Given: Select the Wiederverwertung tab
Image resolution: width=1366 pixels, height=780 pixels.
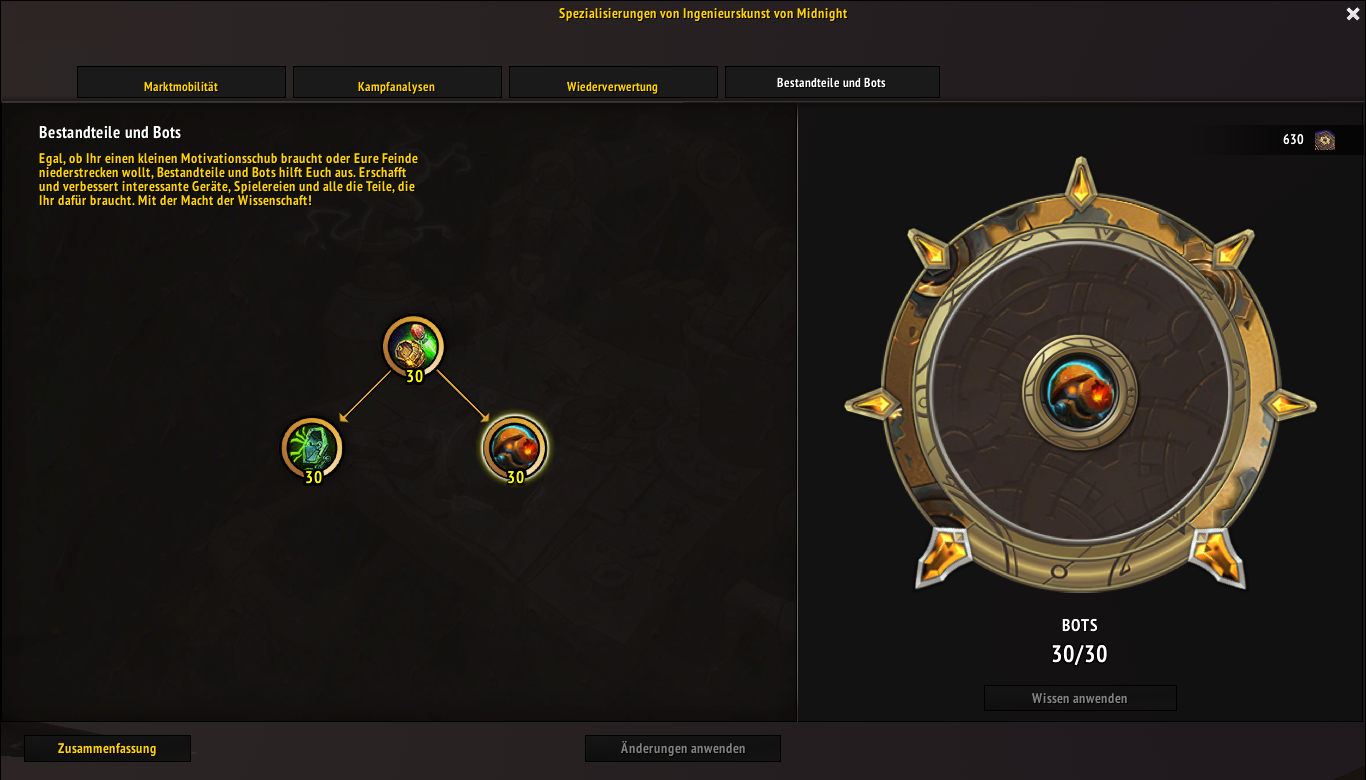Looking at the screenshot, I should coord(612,83).
